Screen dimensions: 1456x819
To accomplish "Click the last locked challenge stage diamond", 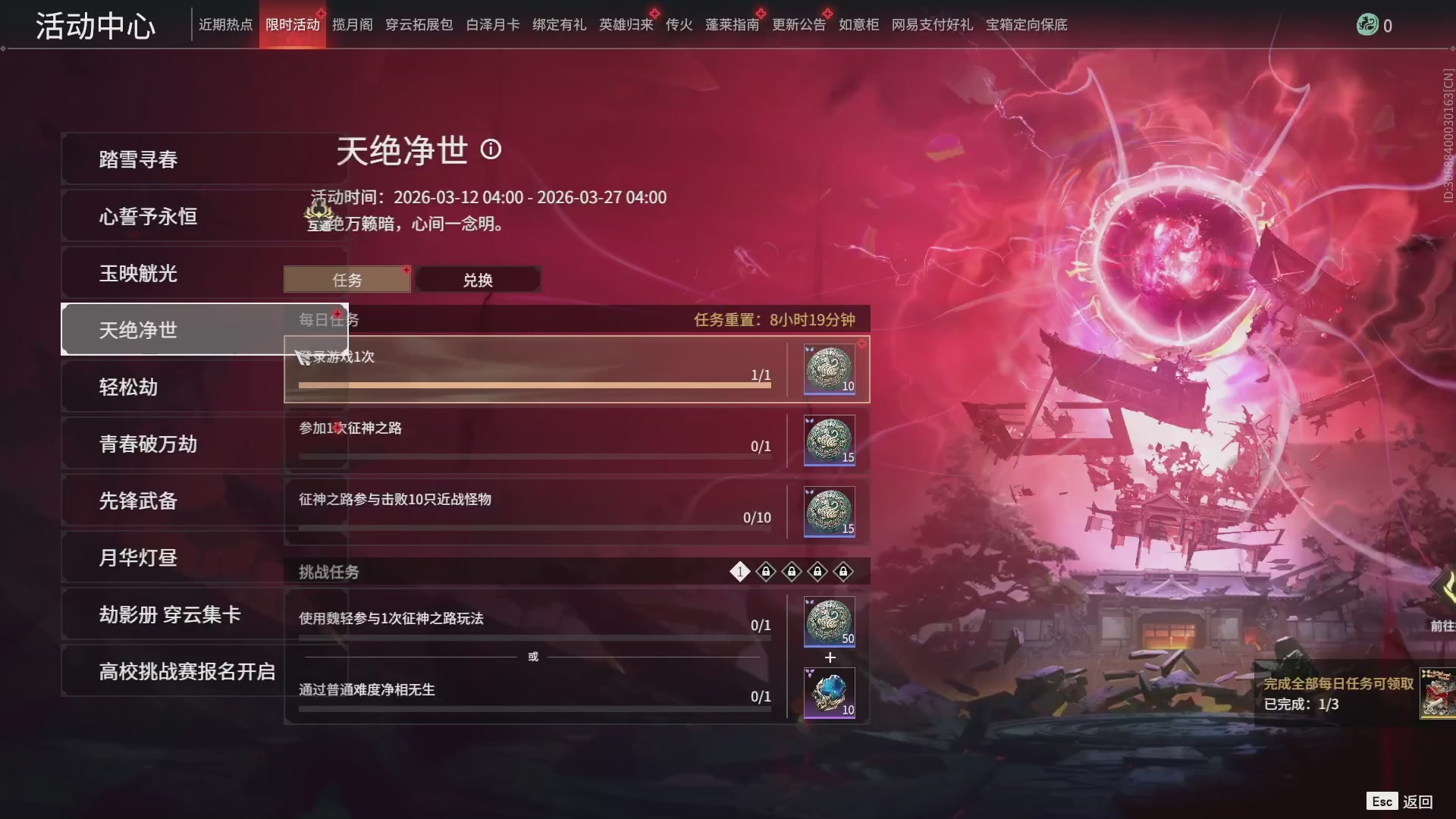I will [x=843, y=573].
